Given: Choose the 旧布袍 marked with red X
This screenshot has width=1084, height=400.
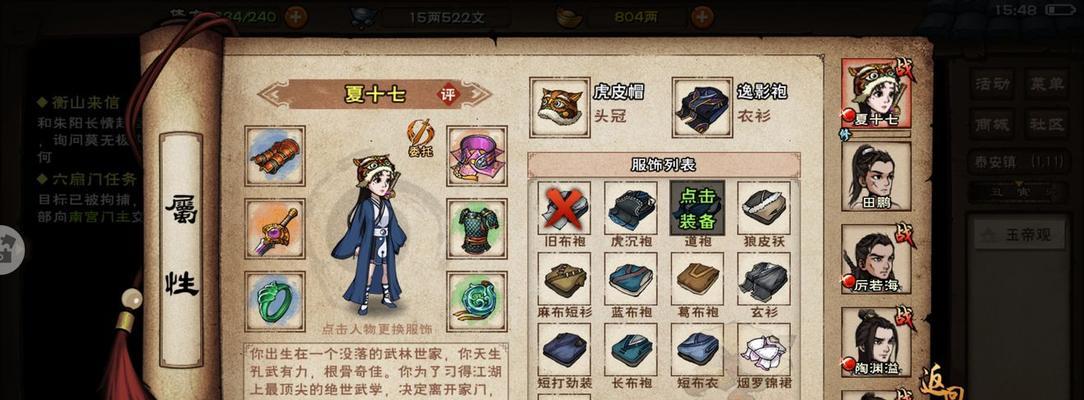Looking at the screenshot, I should click(x=563, y=207).
